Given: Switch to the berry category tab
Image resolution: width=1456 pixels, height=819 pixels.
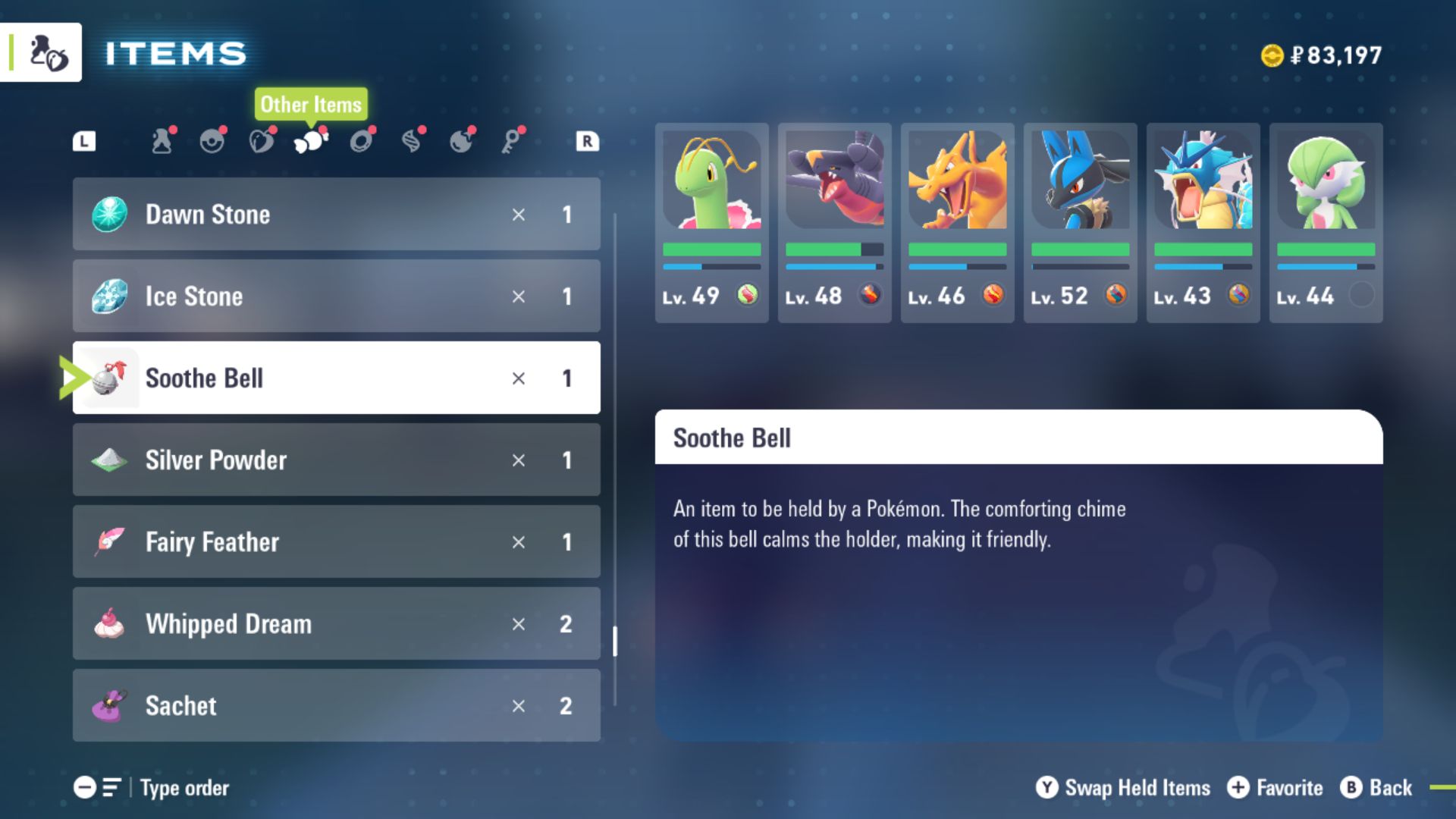Looking at the screenshot, I should click(x=262, y=141).
